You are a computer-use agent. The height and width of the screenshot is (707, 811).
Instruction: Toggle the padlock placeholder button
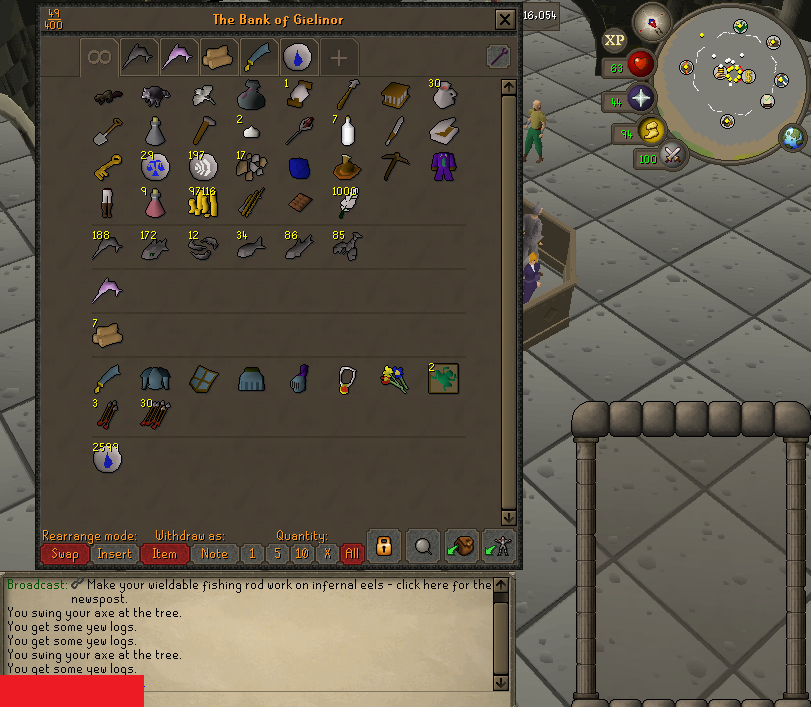383,546
